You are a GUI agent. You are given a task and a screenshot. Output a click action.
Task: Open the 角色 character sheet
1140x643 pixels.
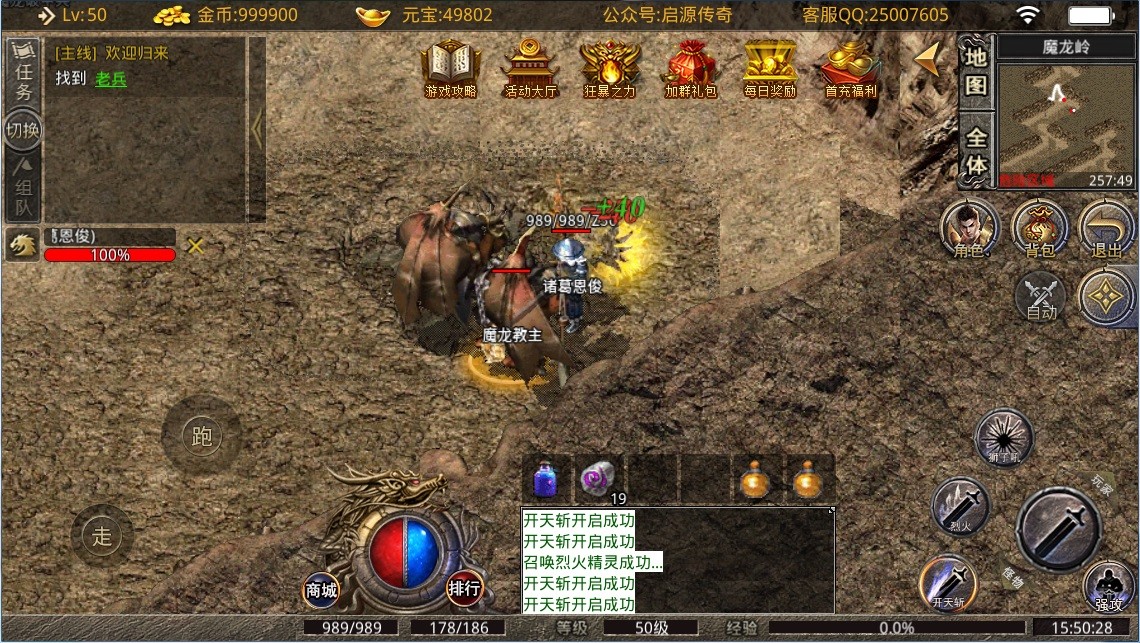coord(968,228)
